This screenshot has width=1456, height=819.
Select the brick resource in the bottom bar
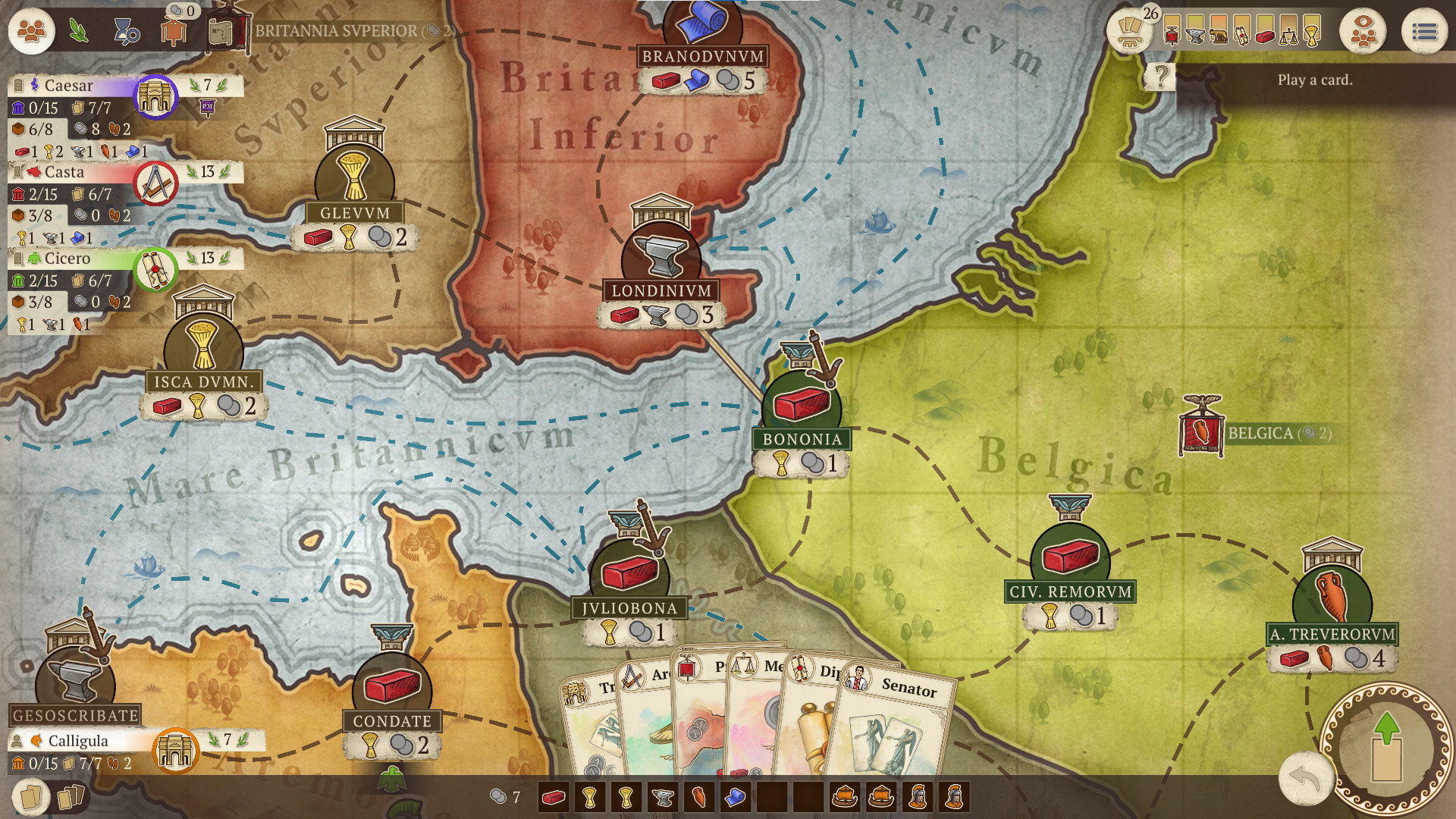pos(554,797)
